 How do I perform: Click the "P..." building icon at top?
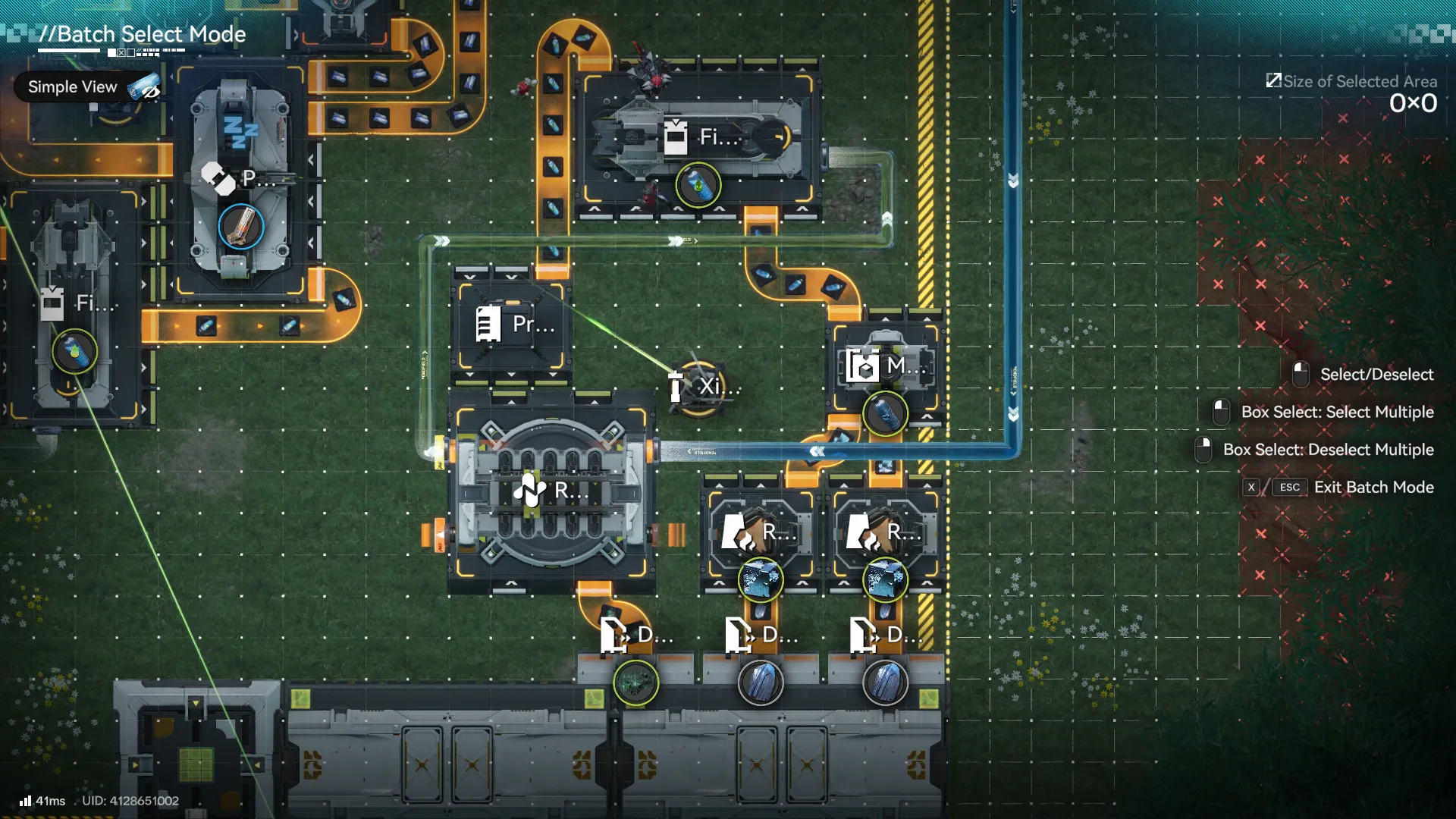point(227,180)
